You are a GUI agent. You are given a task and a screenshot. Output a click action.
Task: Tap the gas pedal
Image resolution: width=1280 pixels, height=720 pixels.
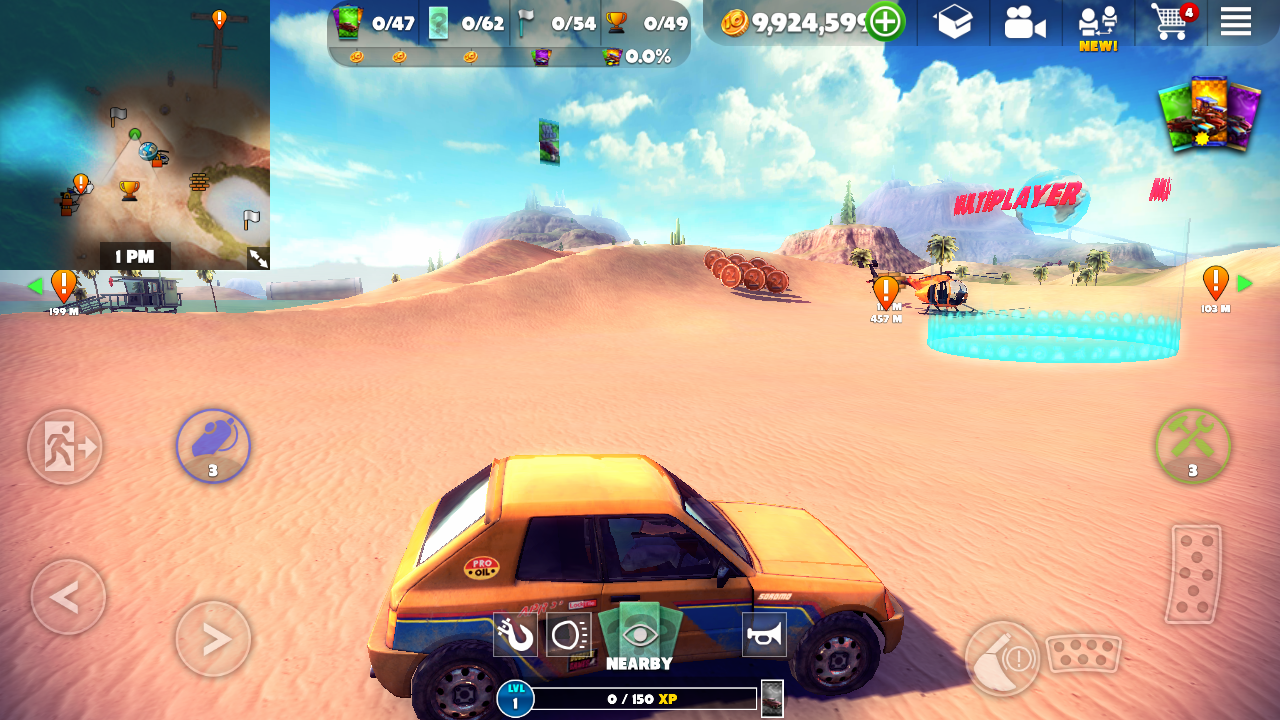[1194, 574]
